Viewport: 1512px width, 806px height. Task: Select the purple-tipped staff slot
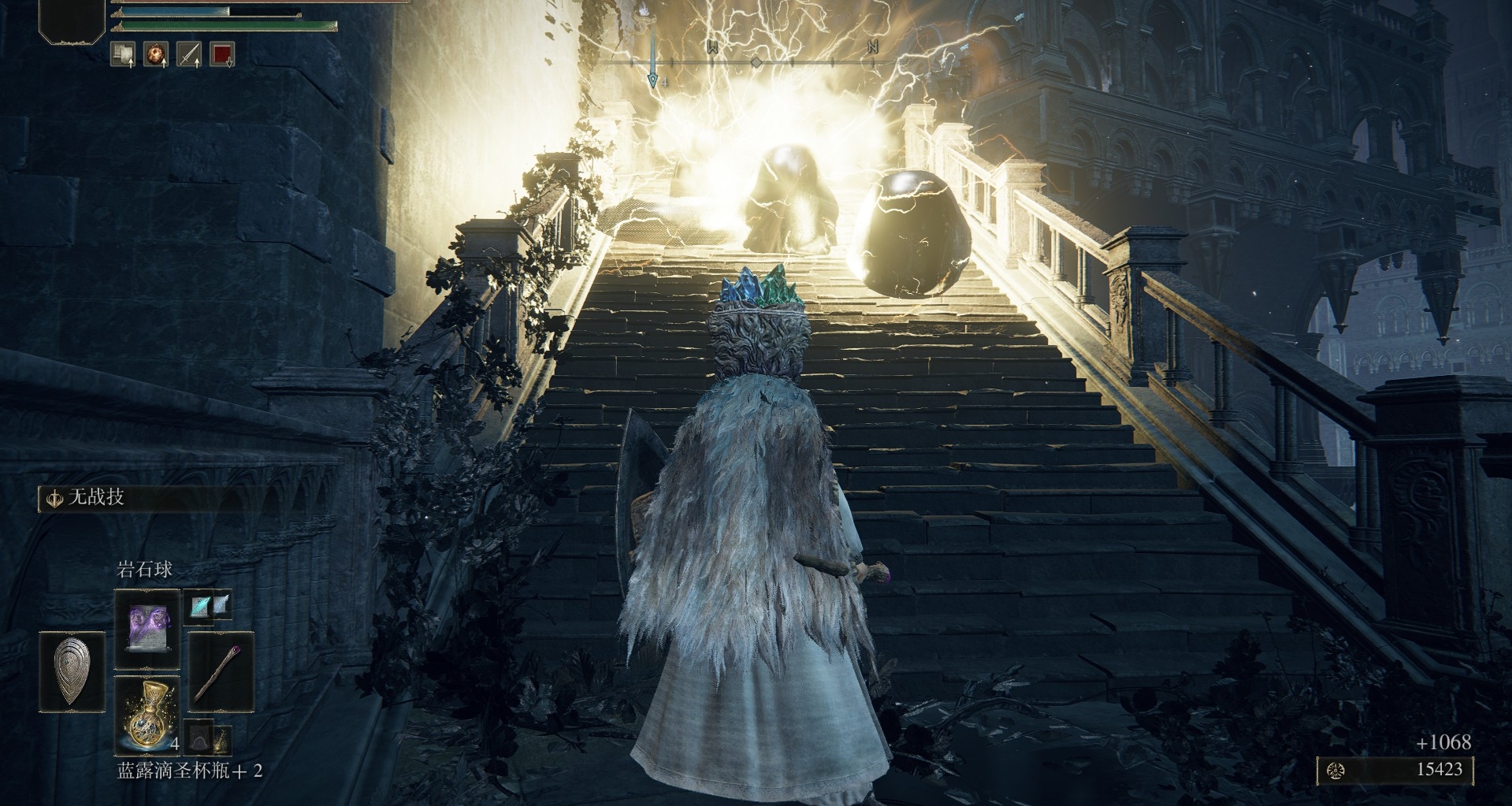(x=221, y=672)
